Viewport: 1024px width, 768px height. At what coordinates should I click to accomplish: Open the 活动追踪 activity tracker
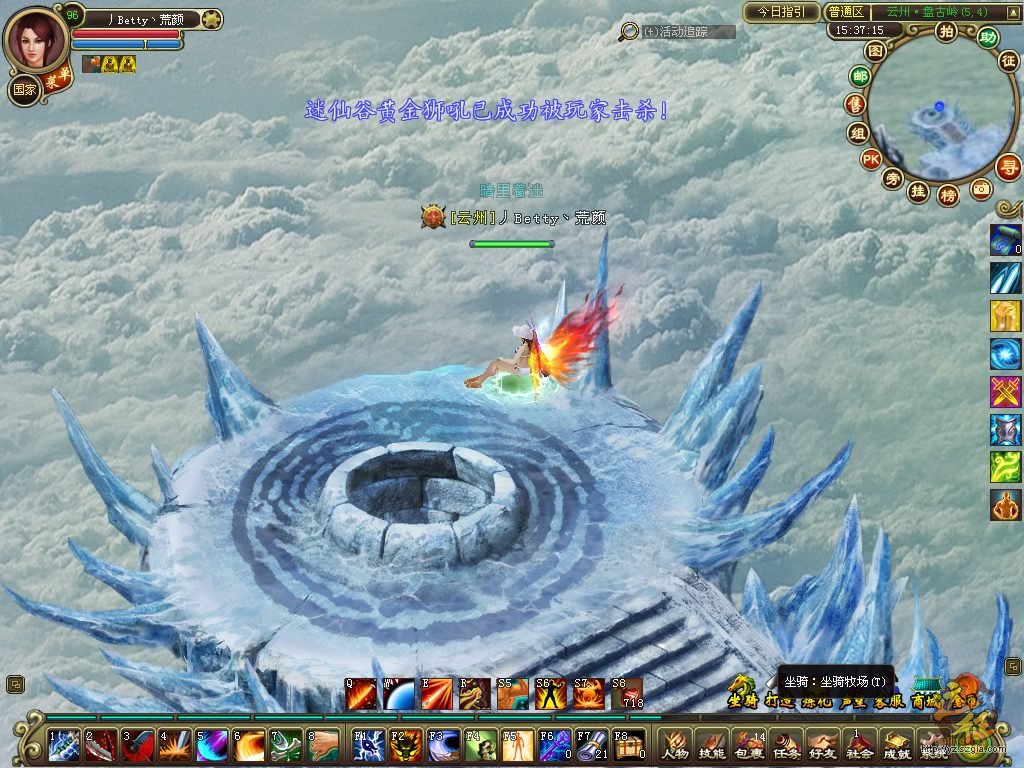click(676, 32)
